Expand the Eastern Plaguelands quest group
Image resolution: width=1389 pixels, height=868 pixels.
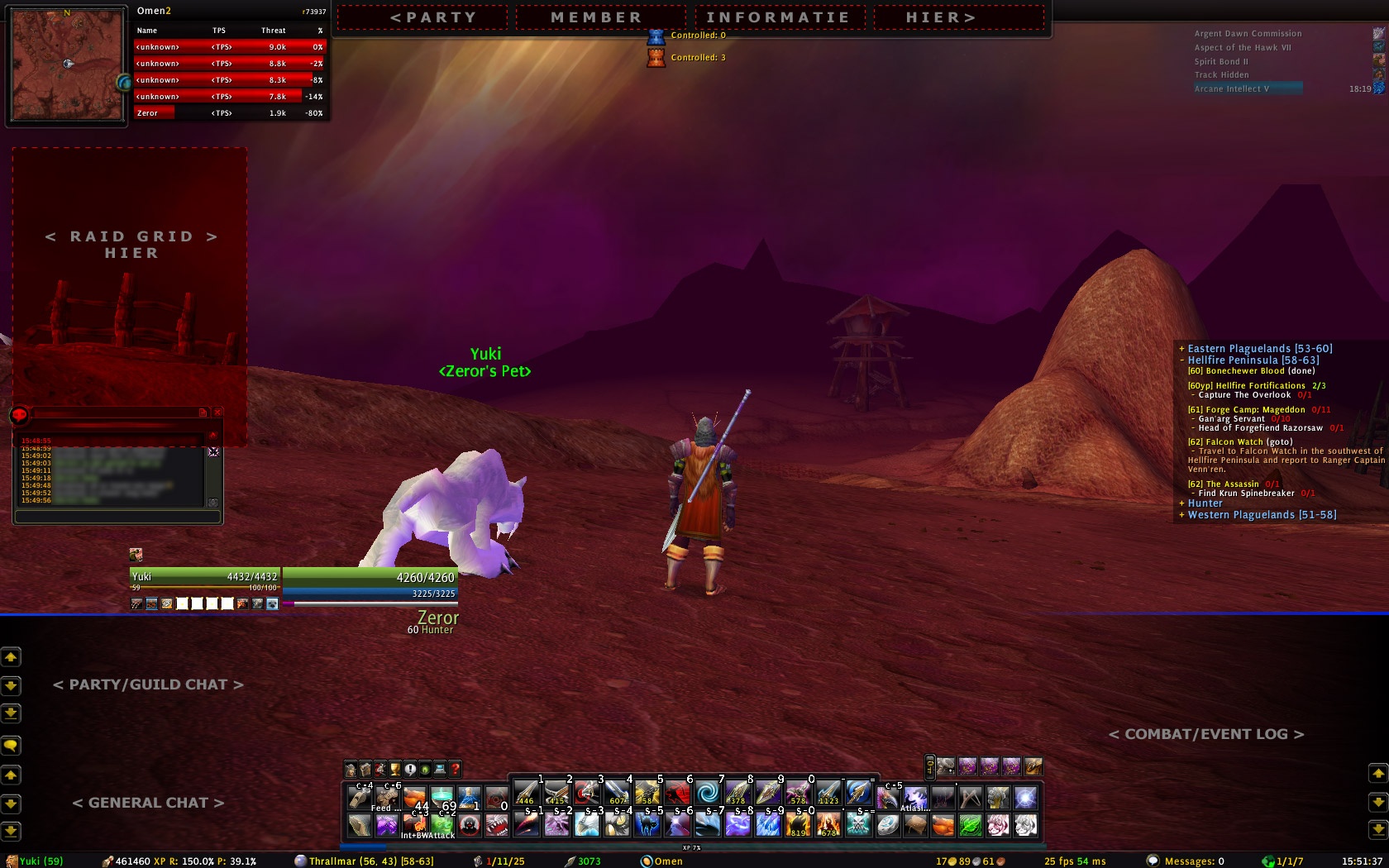tap(1181, 349)
